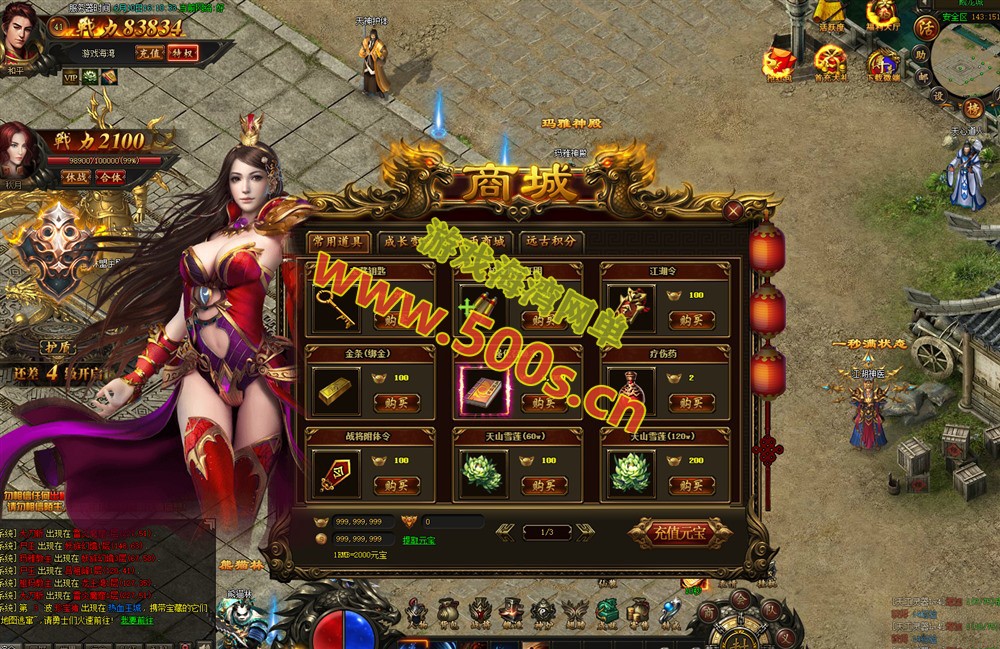The image size is (1000, 649).
Task: Open the 福利大厅 welfare hall icon
Action: (882, 14)
